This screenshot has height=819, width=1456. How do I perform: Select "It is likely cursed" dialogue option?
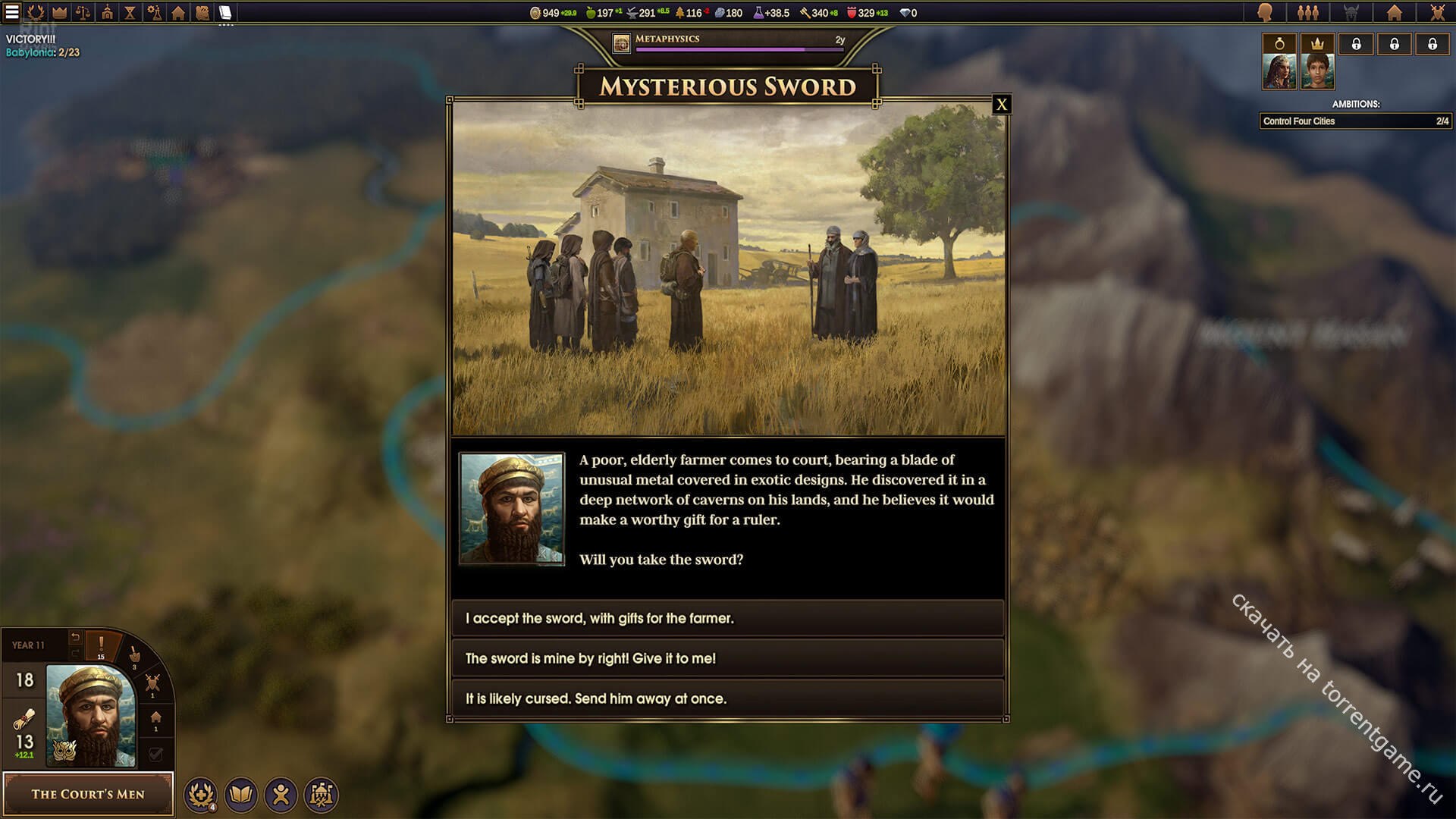[727, 698]
